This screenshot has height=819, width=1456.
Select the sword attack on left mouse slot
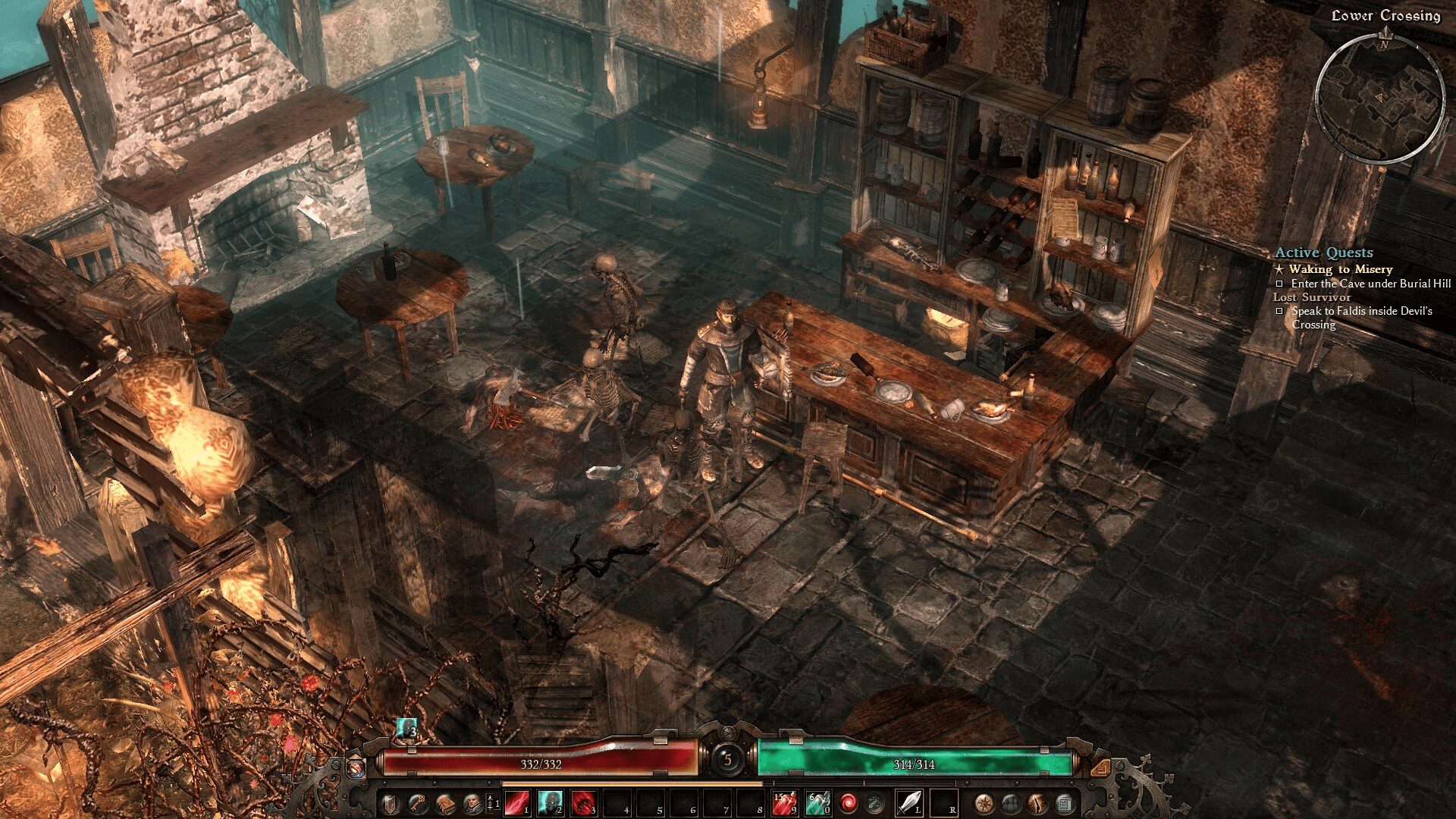(x=908, y=802)
